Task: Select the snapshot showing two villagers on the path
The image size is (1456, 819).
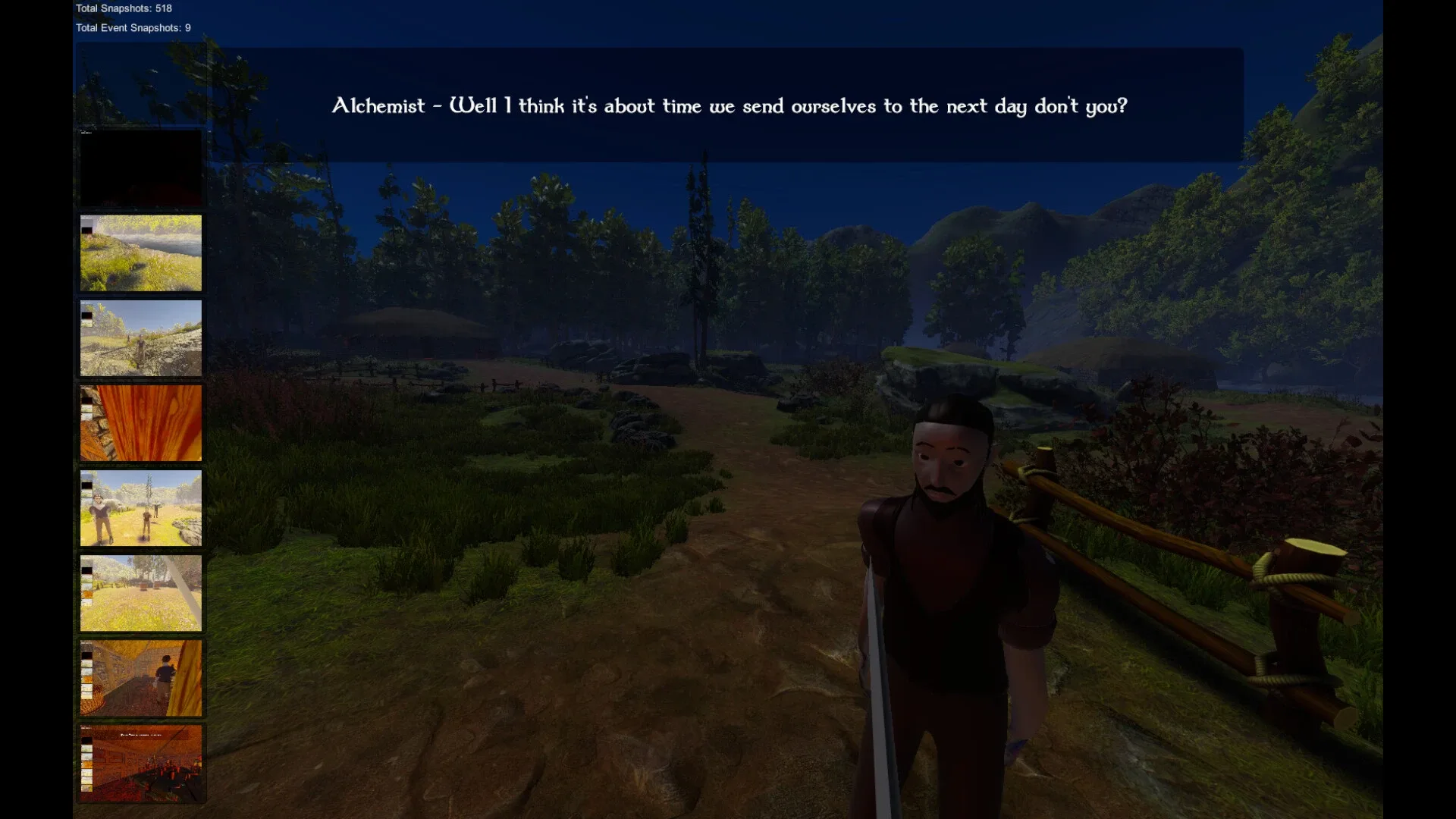Action: pos(140,508)
